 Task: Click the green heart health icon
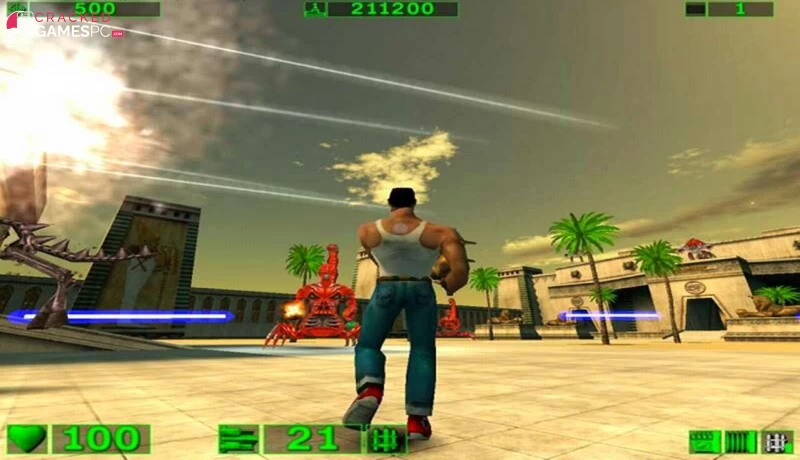tap(27, 439)
